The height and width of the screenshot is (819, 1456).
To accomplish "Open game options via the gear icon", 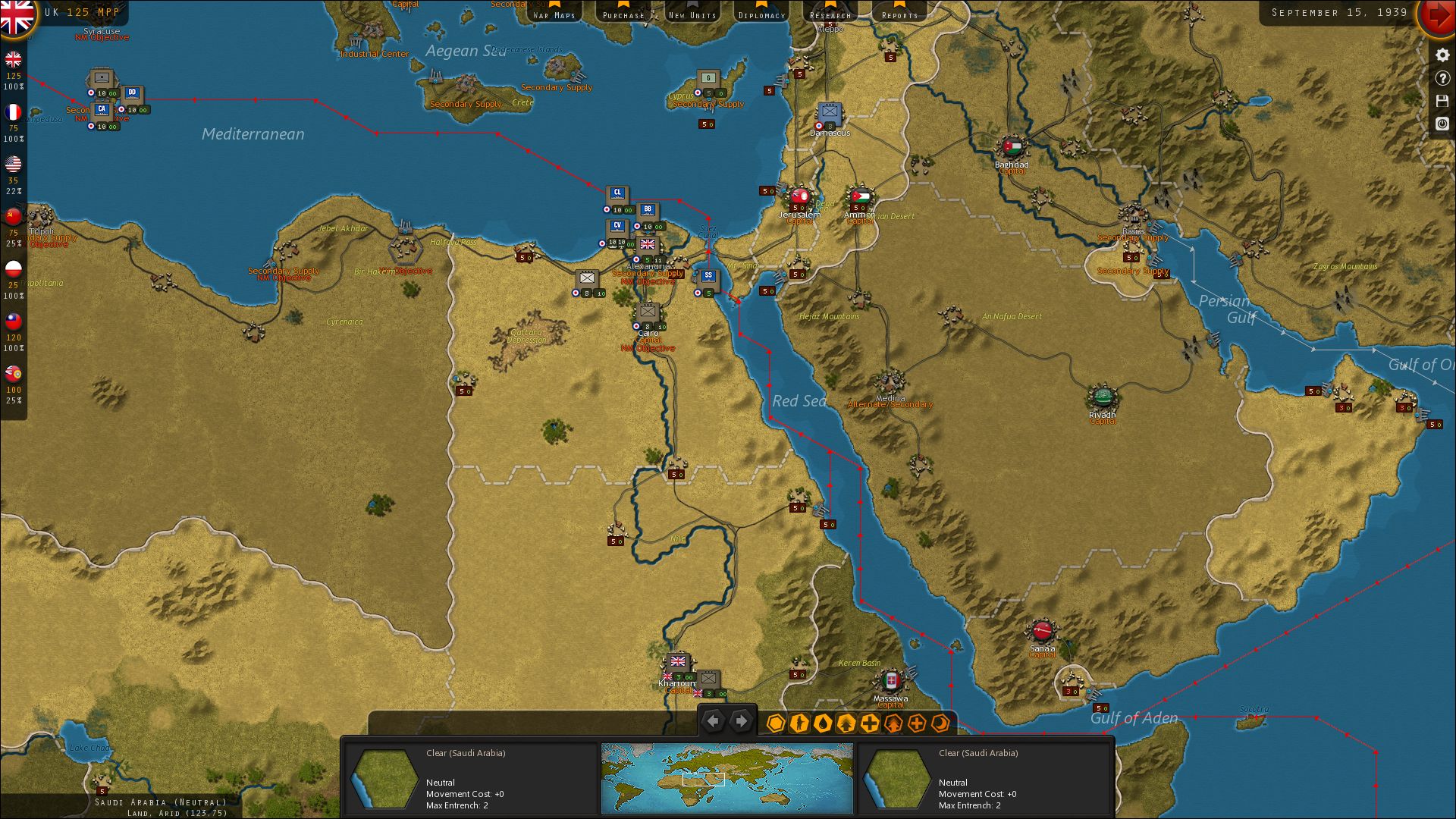I will coord(1441,55).
